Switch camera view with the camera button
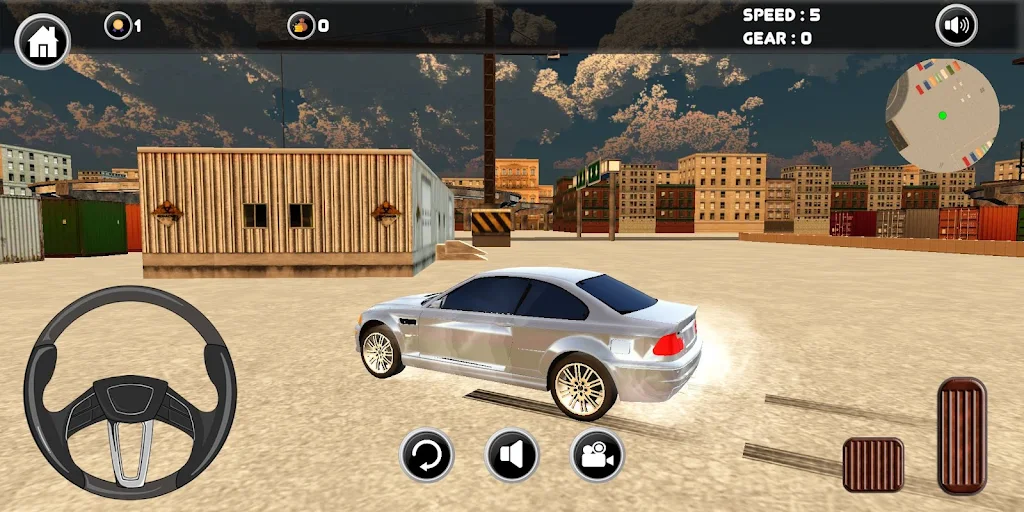 (597, 456)
